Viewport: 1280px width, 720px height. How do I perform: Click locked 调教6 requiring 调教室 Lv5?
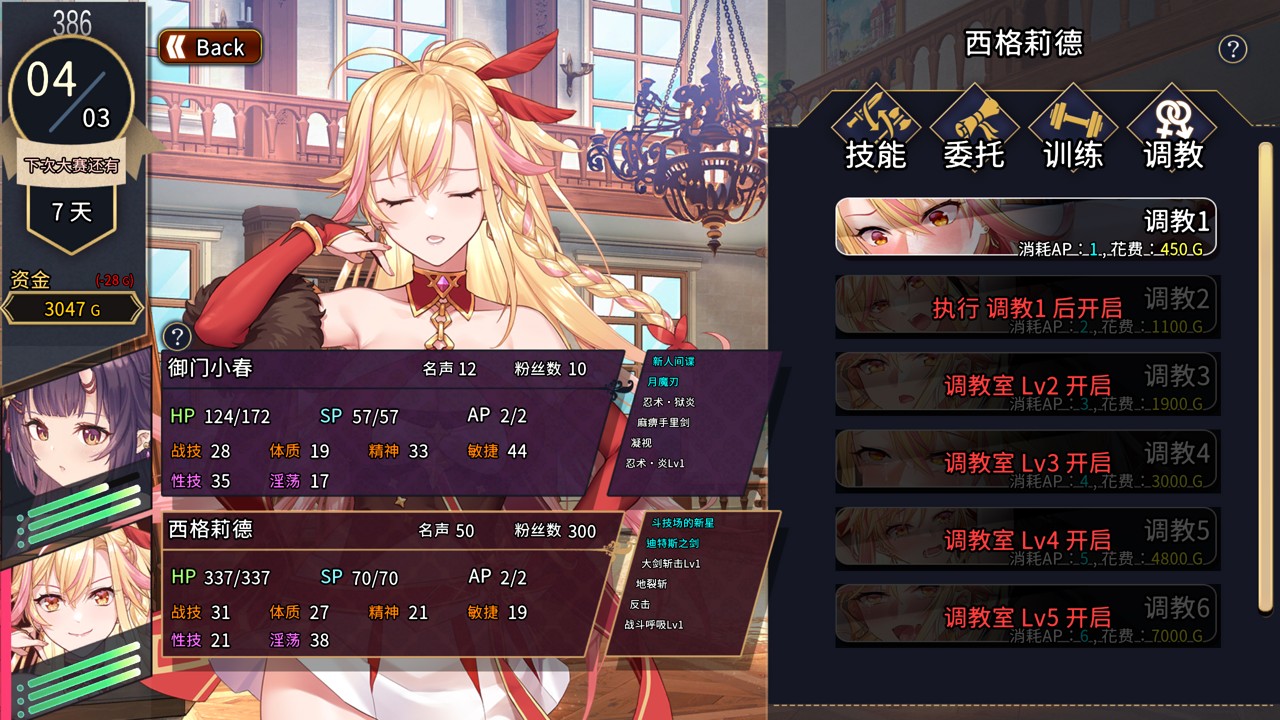point(1026,615)
